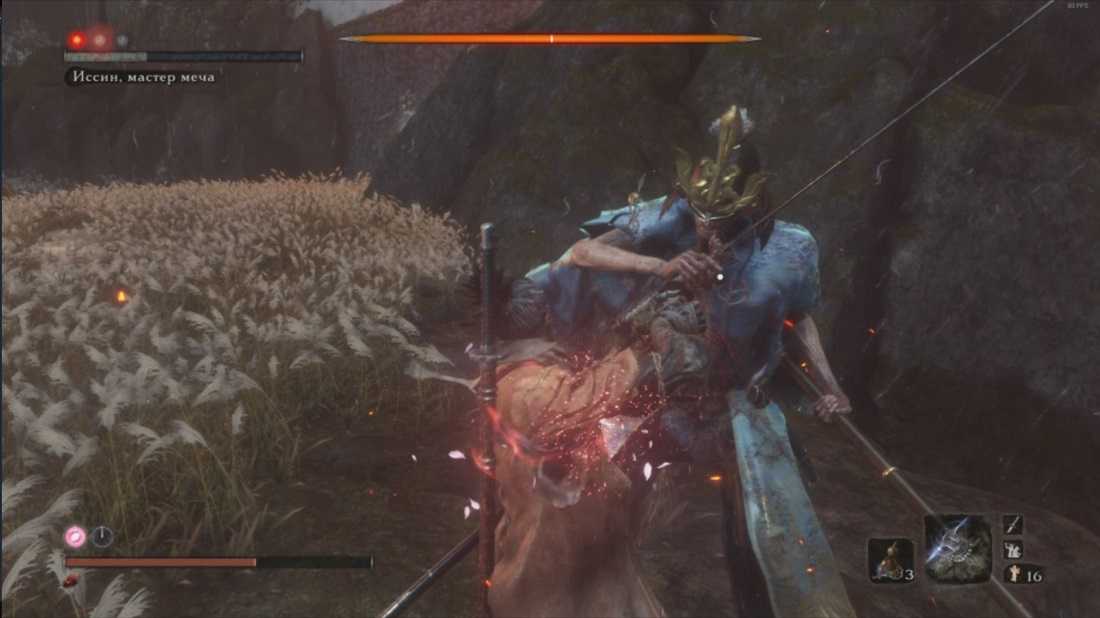Click the white spirit emblem icon
The image size is (1100, 618).
[x=1012, y=573]
